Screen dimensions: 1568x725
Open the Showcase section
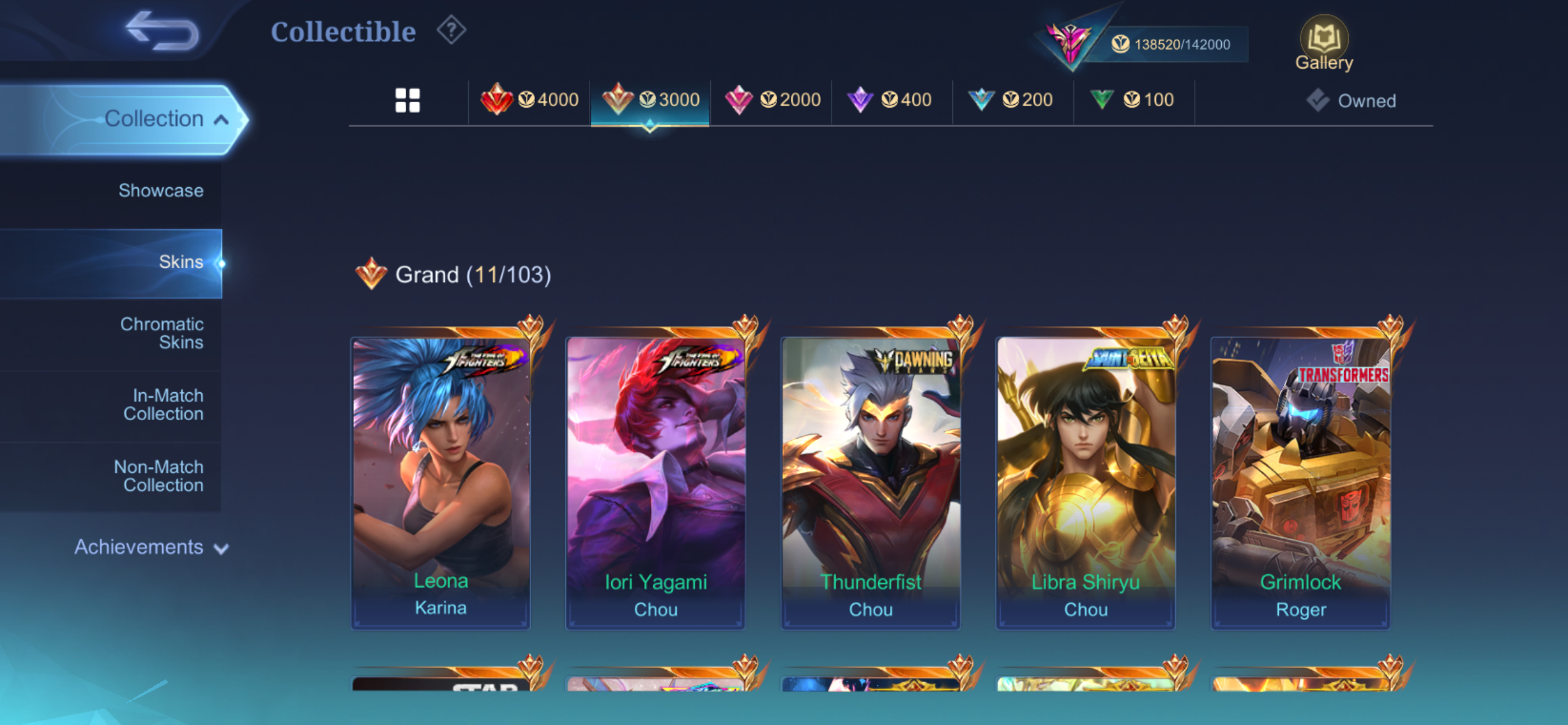click(x=160, y=191)
